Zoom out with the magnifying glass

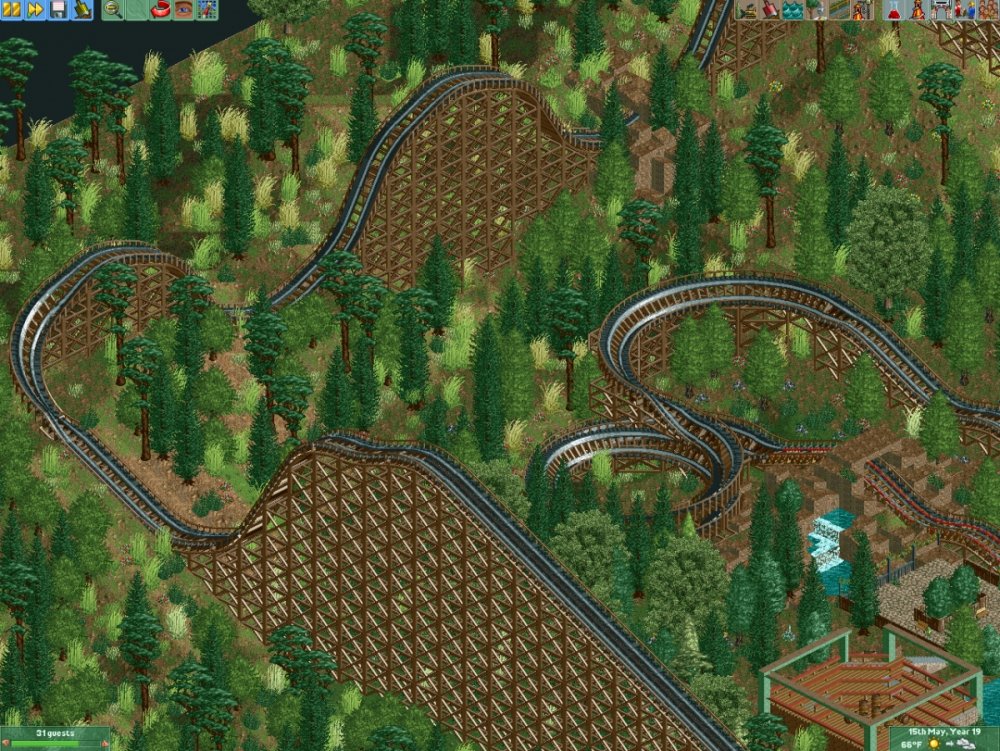point(112,10)
